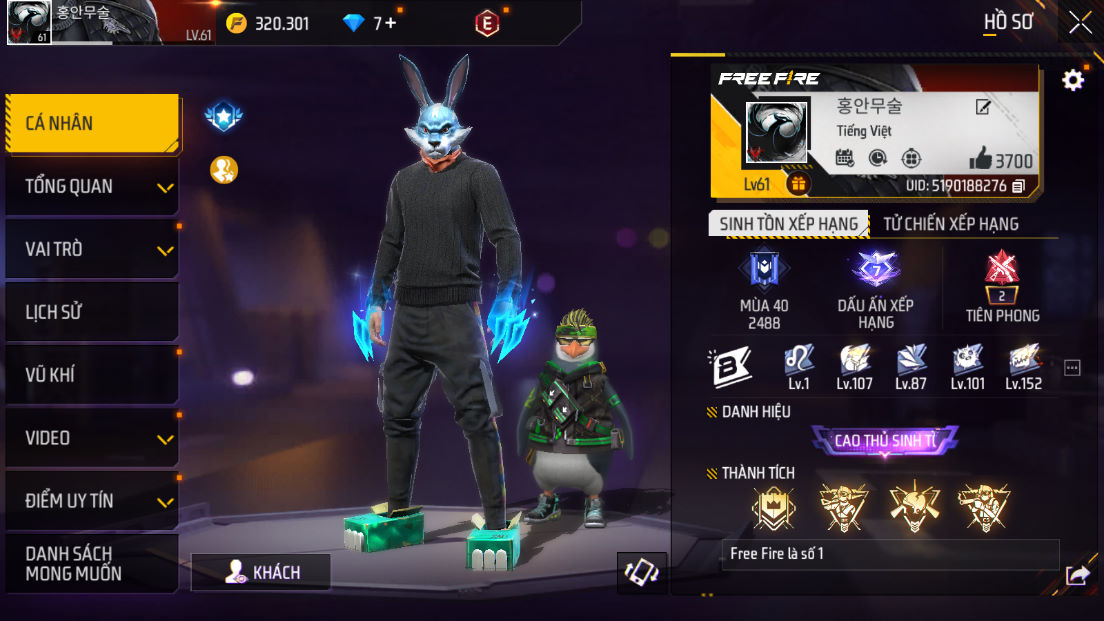Open profile settings gear icon
This screenshot has height=621, width=1104.
click(x=1073, y=80)
